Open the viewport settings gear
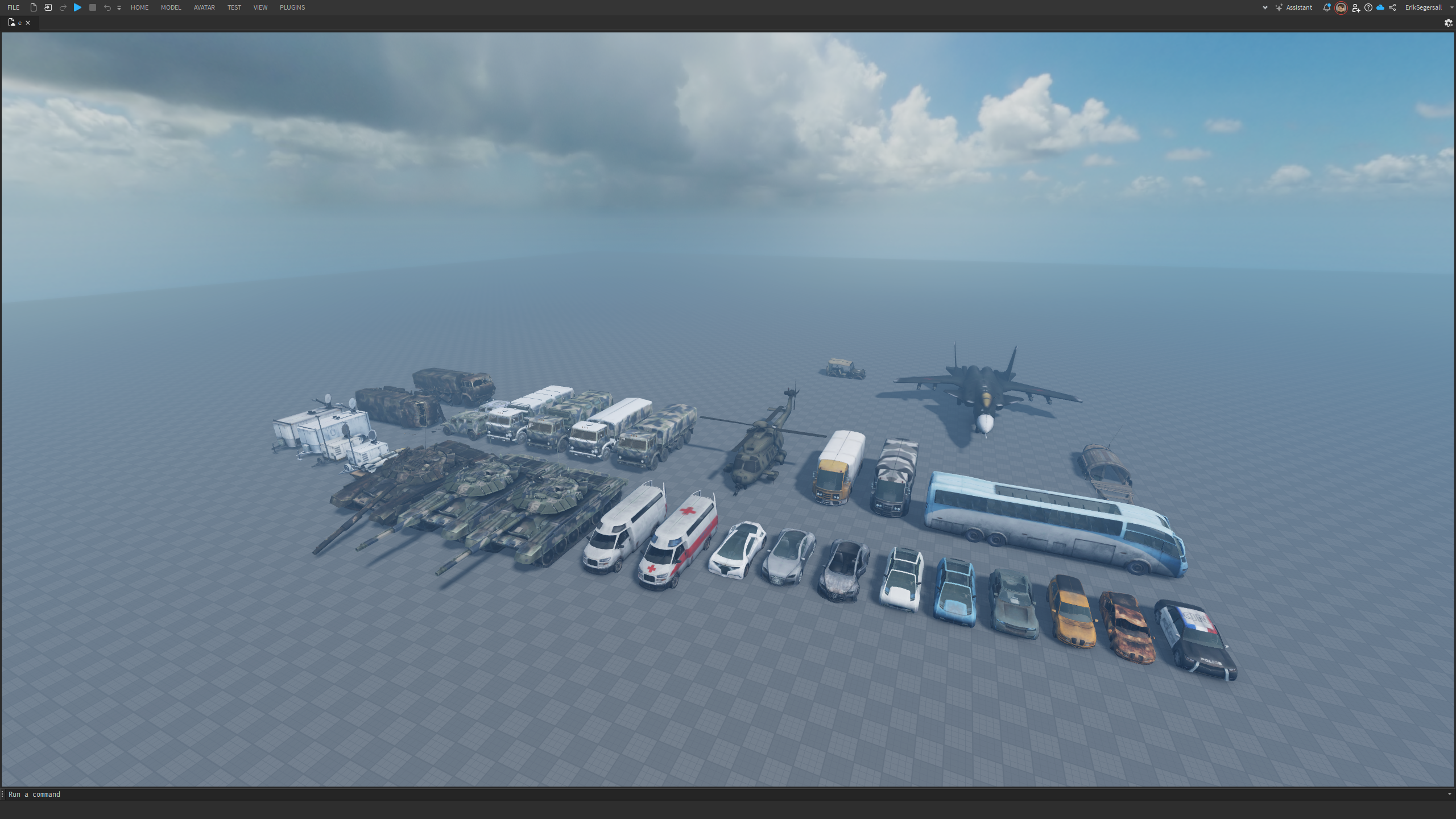Image resolution: width=1456 pixels, height=819 pixels. tap(1447, 23)
